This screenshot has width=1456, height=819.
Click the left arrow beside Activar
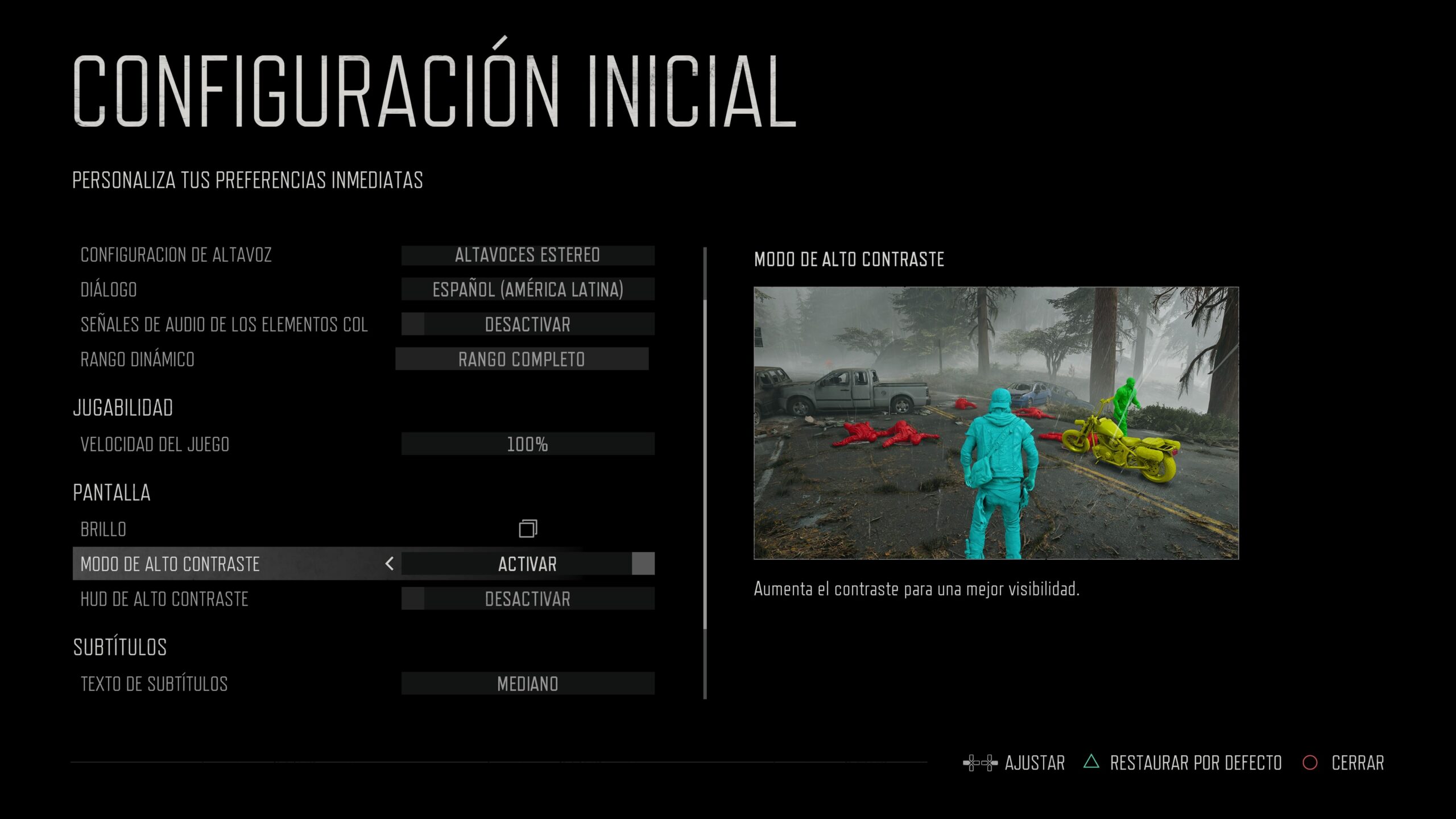pos(390,564)
